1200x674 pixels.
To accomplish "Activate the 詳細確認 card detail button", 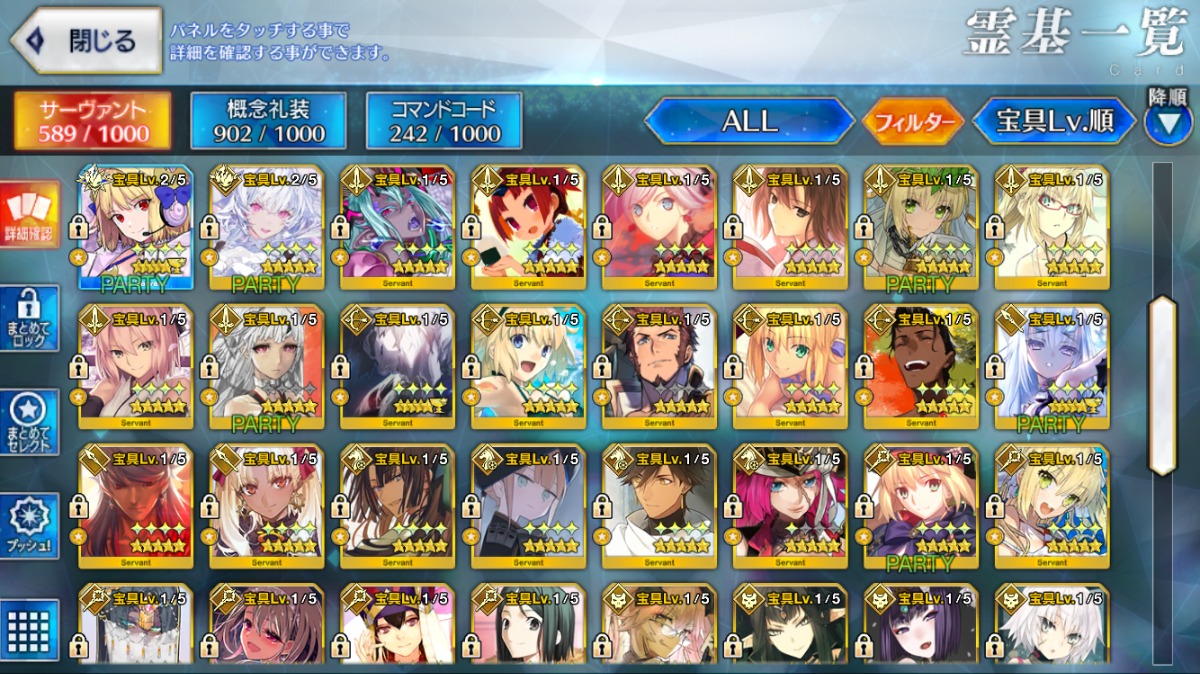I will click(29, 214).
